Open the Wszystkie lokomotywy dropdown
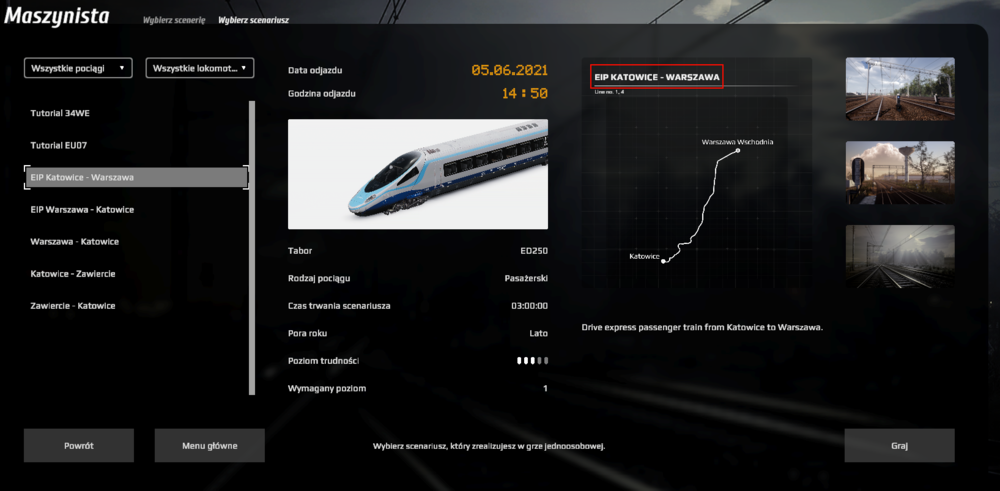This screenshot has height=491, width=1000. 200,68
